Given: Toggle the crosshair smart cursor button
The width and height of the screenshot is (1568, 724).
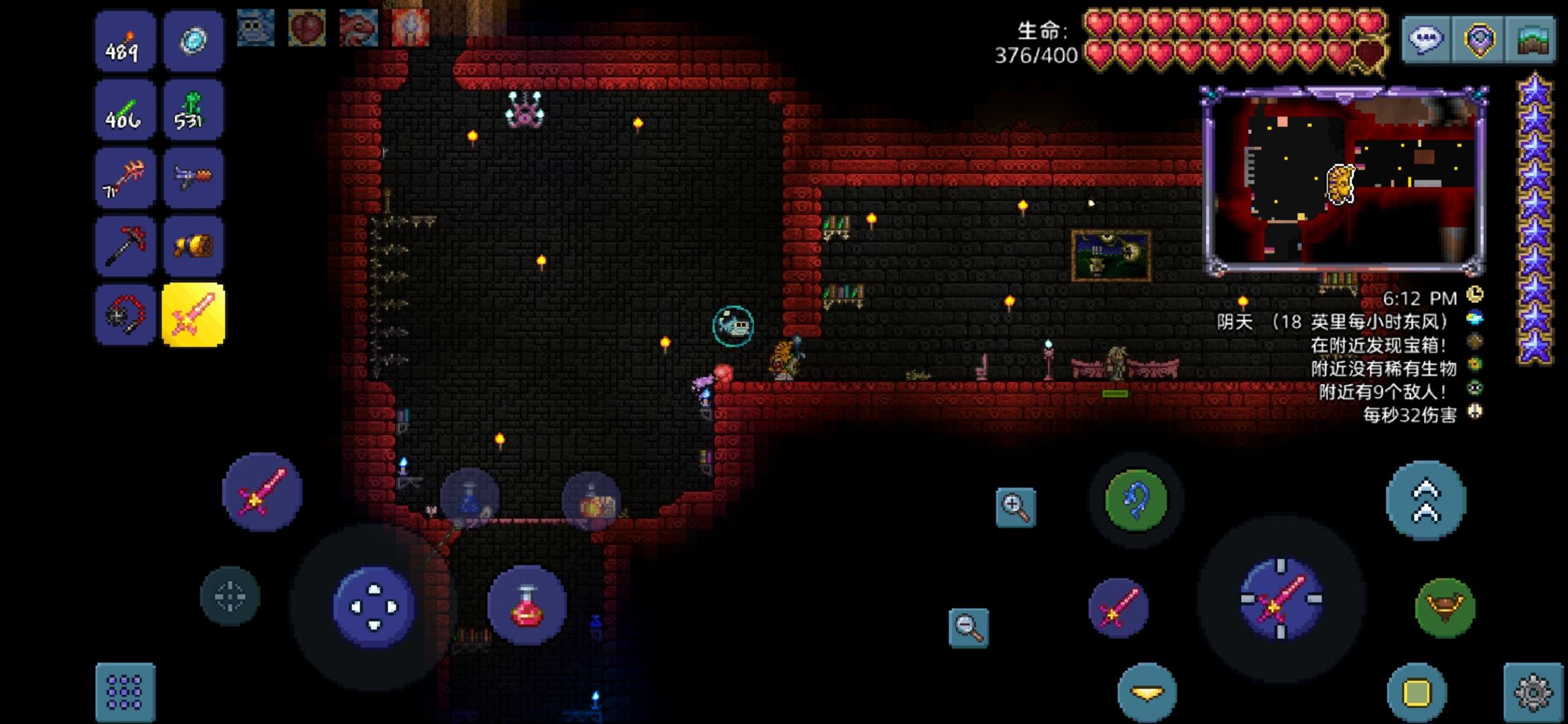Looking at the screenshot, I should [230, 597].
